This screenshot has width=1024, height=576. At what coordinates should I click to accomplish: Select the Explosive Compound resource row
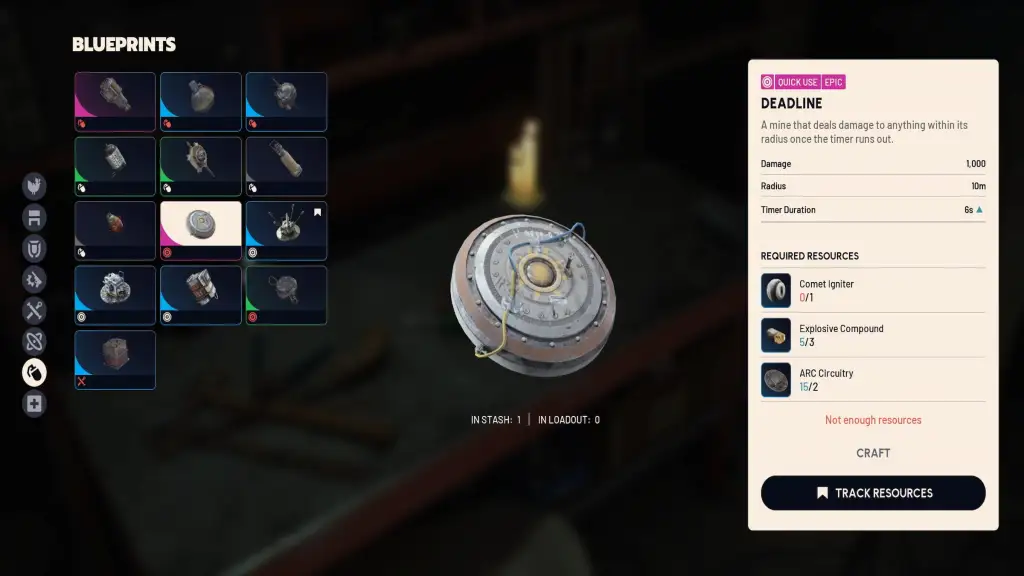tap(873, 335)
